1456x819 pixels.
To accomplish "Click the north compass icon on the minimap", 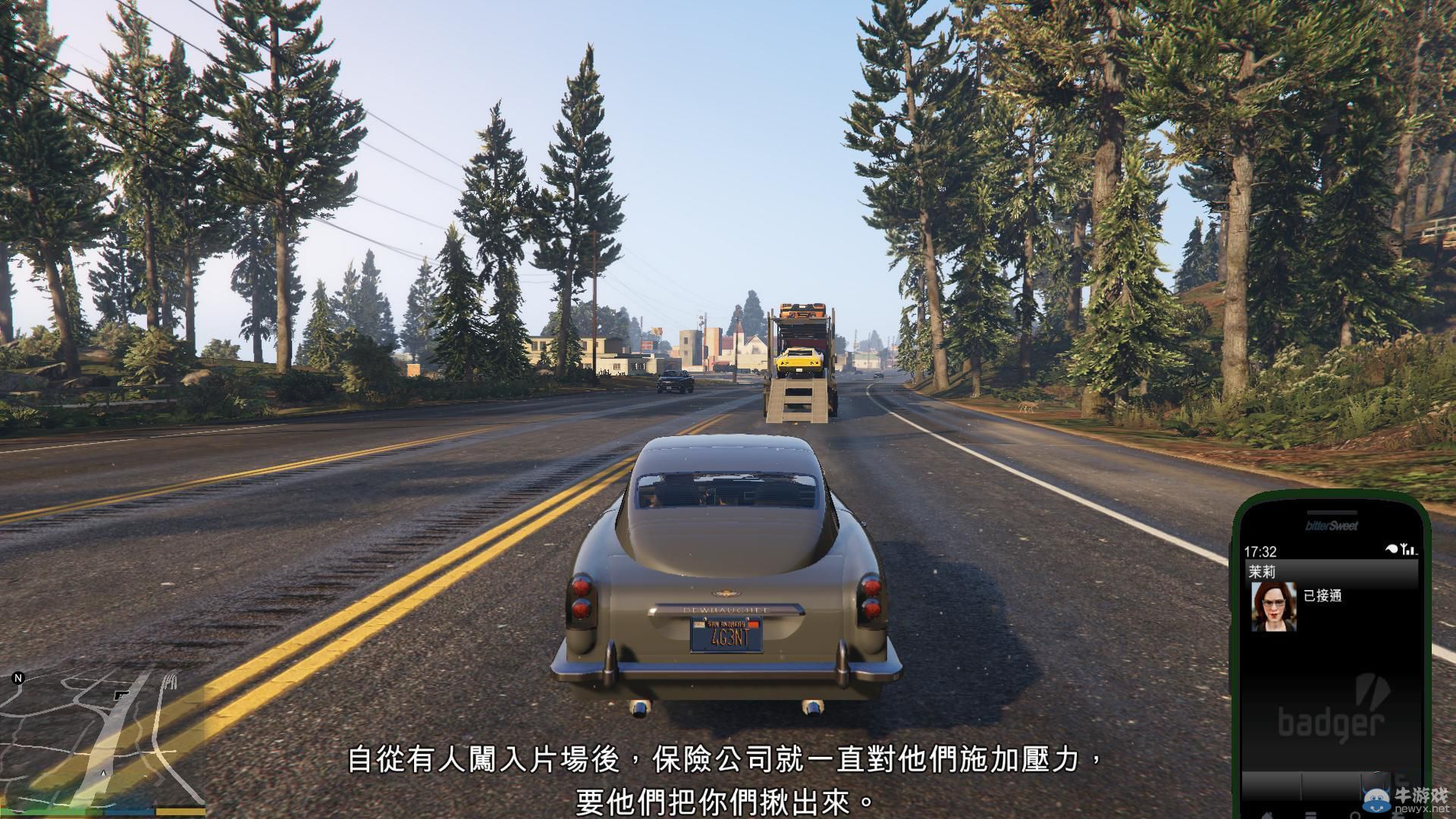I will click(17, 679).
